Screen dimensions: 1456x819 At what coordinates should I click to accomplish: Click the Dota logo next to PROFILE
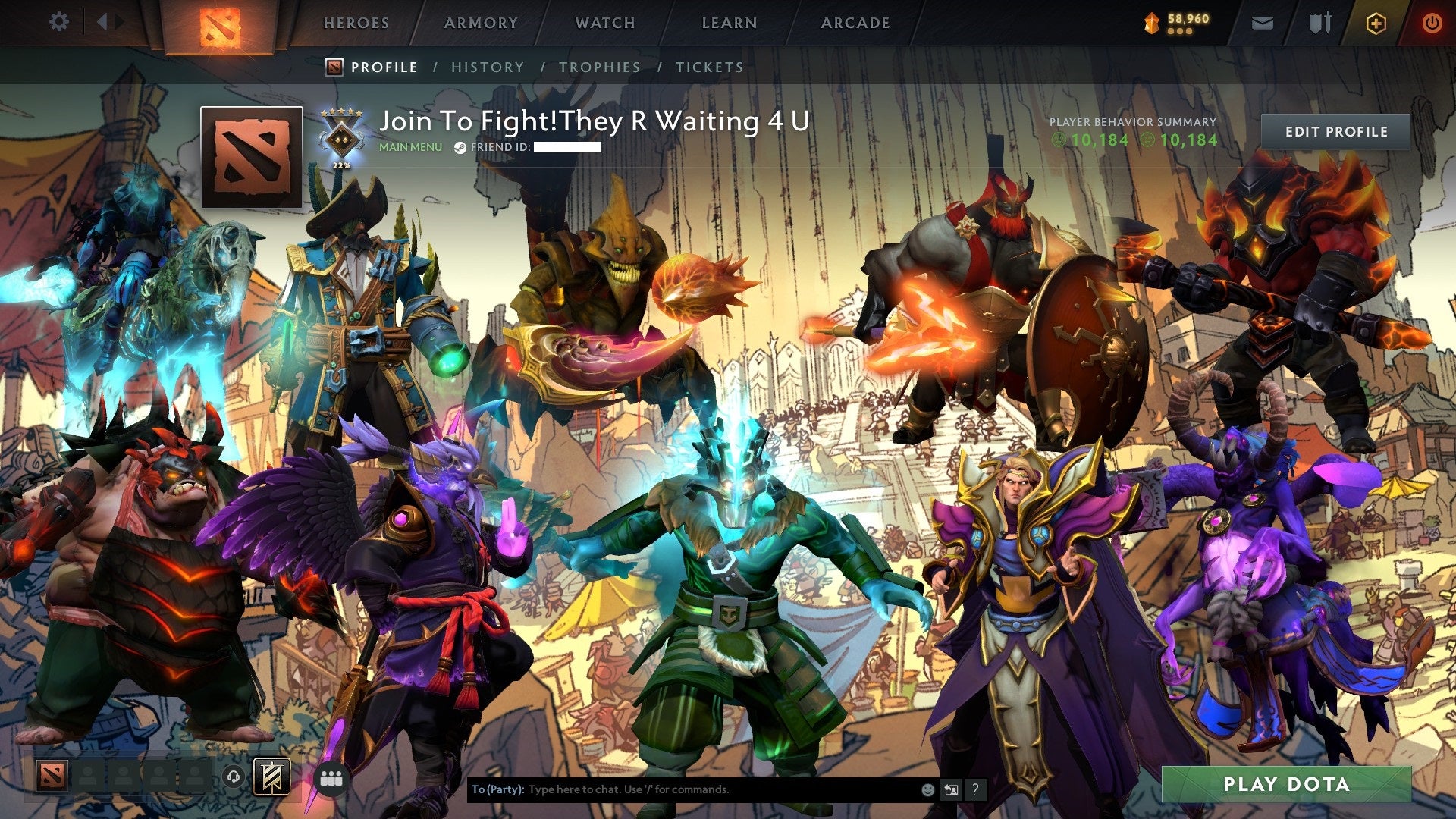(334, 67)
